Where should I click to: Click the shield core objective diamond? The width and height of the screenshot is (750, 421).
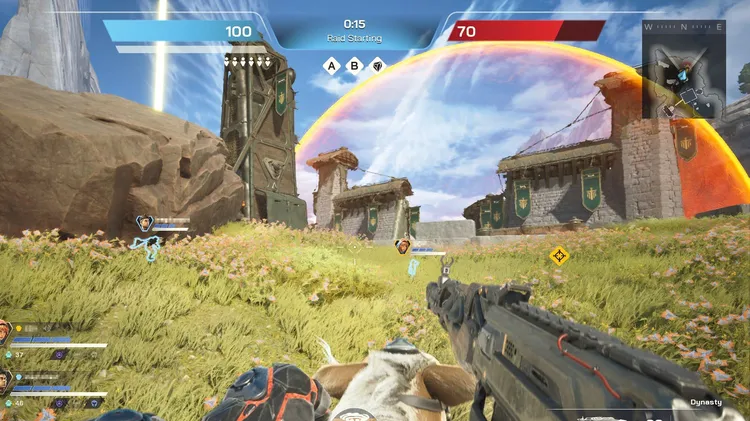[377, 66]
